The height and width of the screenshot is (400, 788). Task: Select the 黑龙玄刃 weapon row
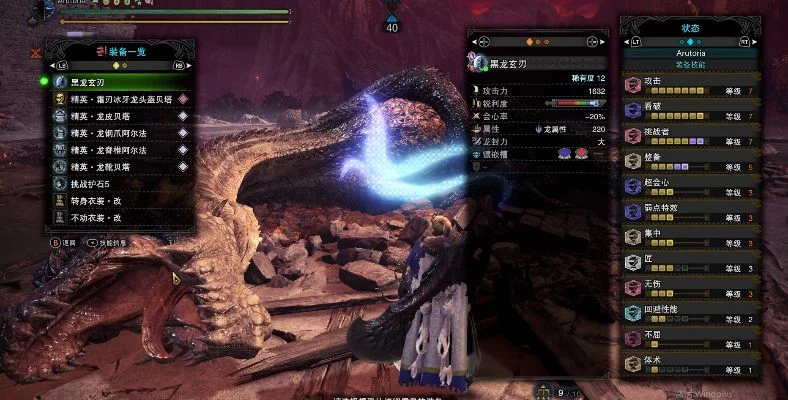pos(110,83)
